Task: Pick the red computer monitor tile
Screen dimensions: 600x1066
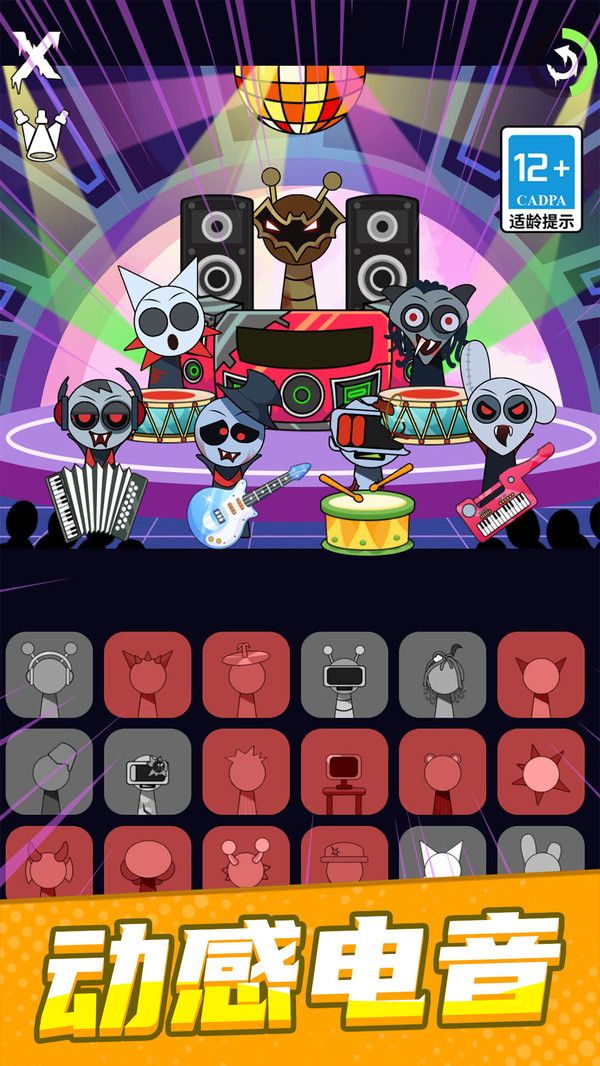Action: coord(344,771)
